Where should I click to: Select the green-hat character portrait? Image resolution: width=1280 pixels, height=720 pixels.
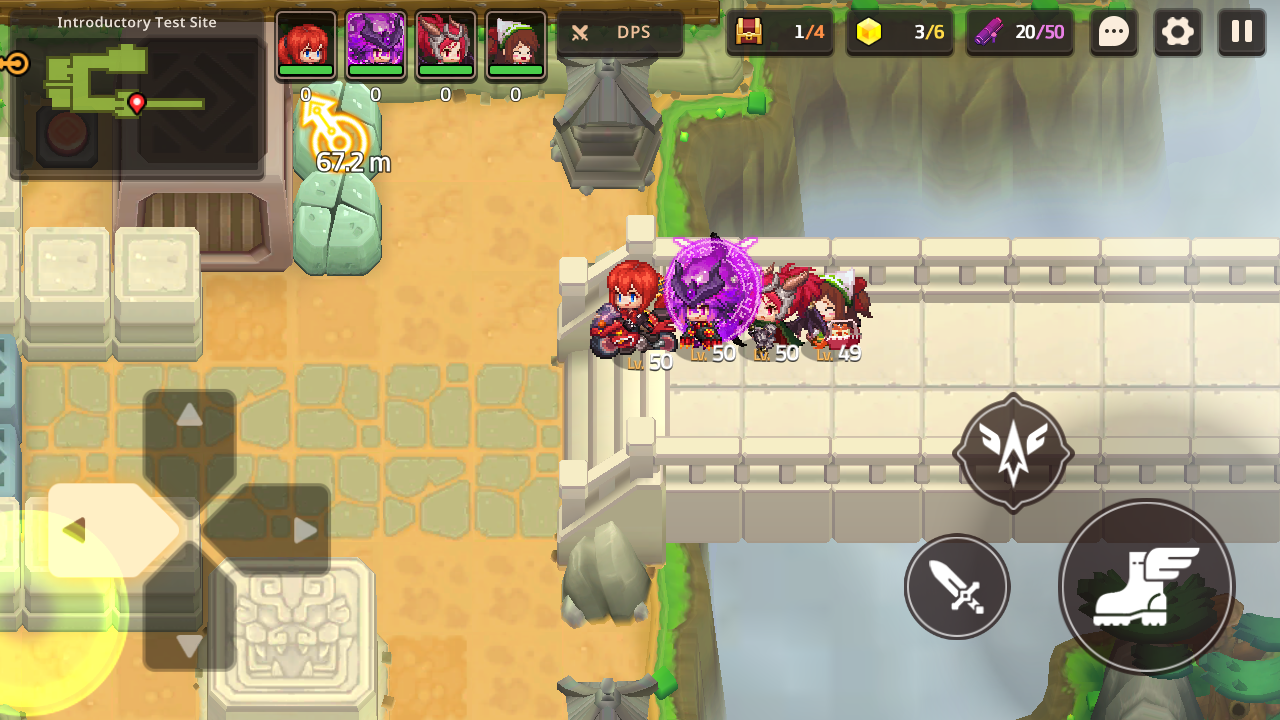tap(515, 45)
